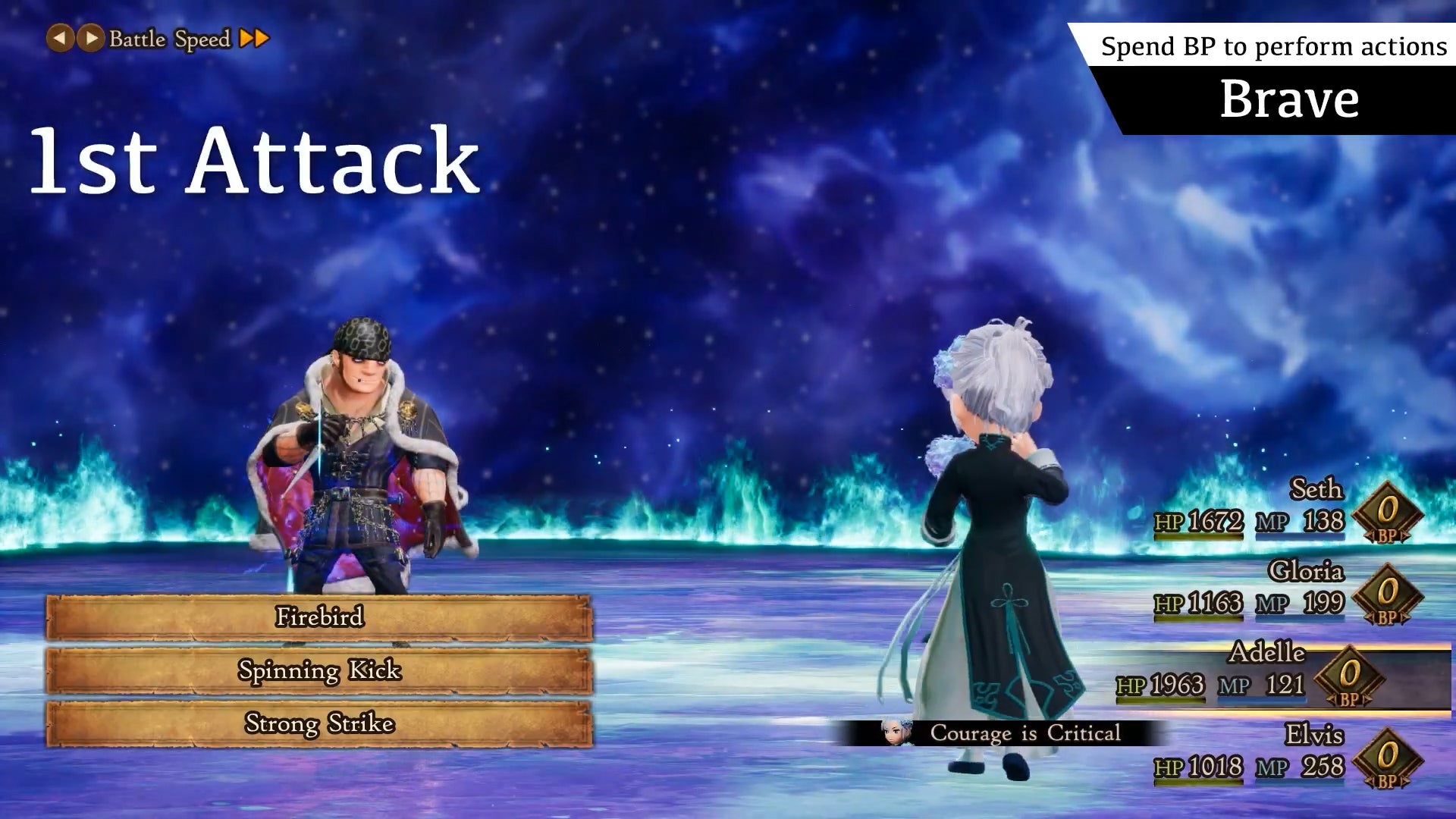Select the Firebird command

point(318,617)
